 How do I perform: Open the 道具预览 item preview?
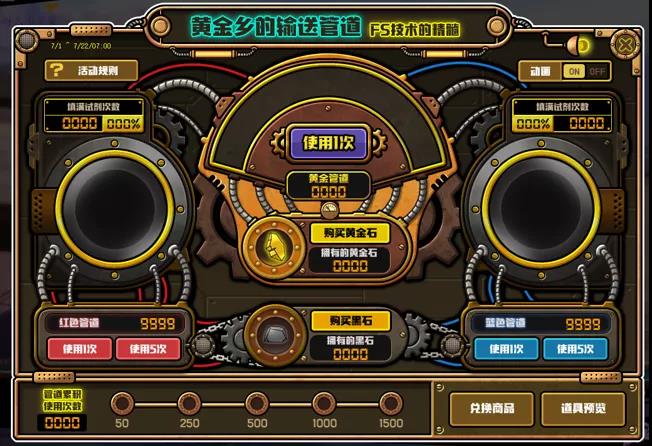[x=582, y=408]
